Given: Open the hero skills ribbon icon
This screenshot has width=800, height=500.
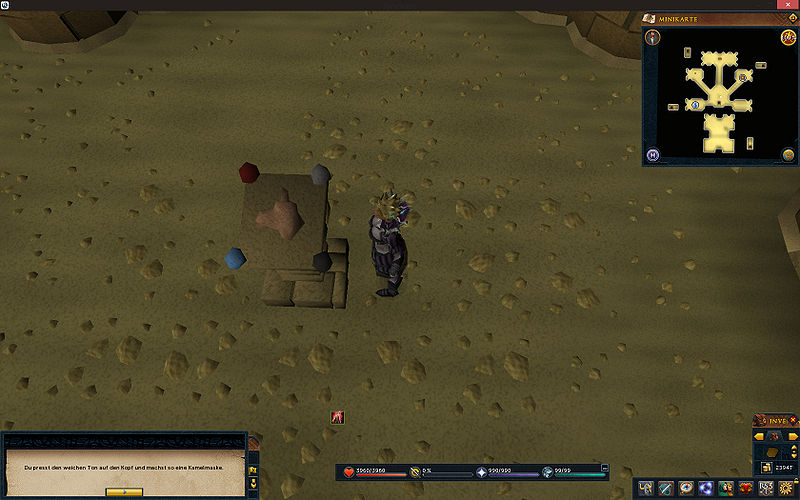Looking at the screenshot, I should click(x=646, y=488).
